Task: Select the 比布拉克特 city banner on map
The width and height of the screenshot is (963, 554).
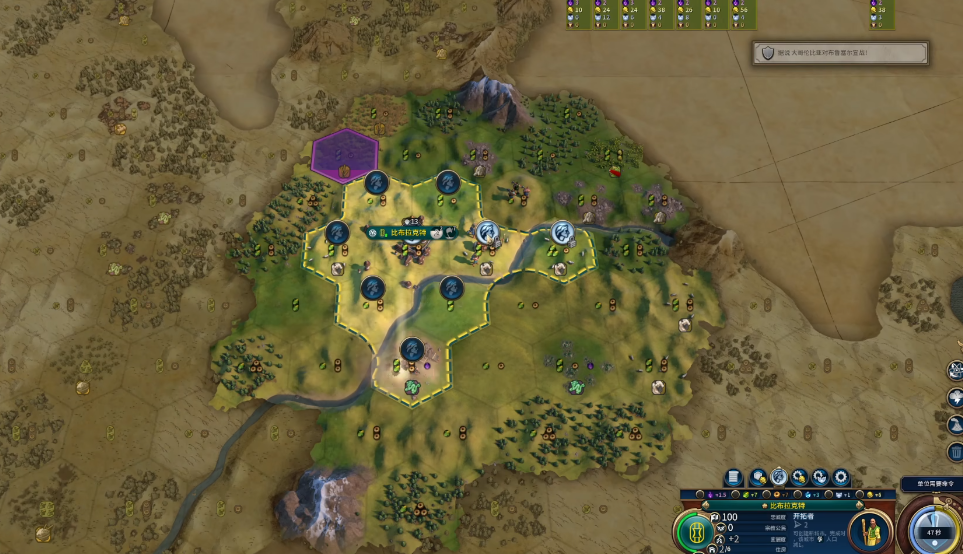Action: (407, 232)
